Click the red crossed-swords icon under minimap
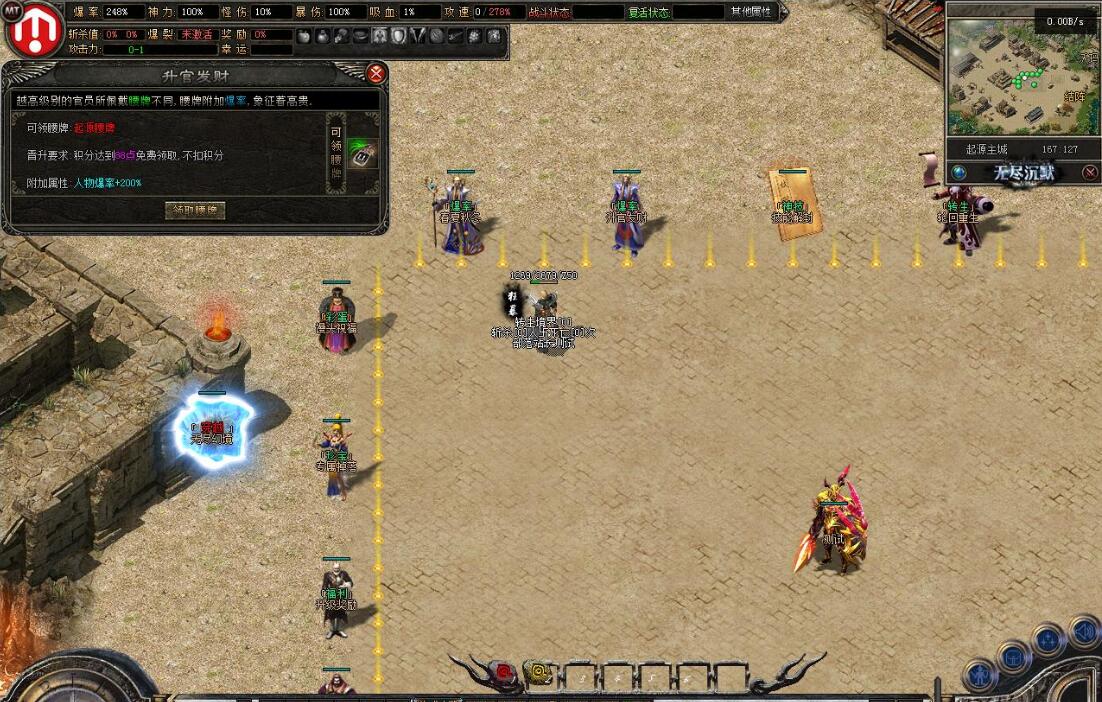1102x702 pixels. (1090, 172)
